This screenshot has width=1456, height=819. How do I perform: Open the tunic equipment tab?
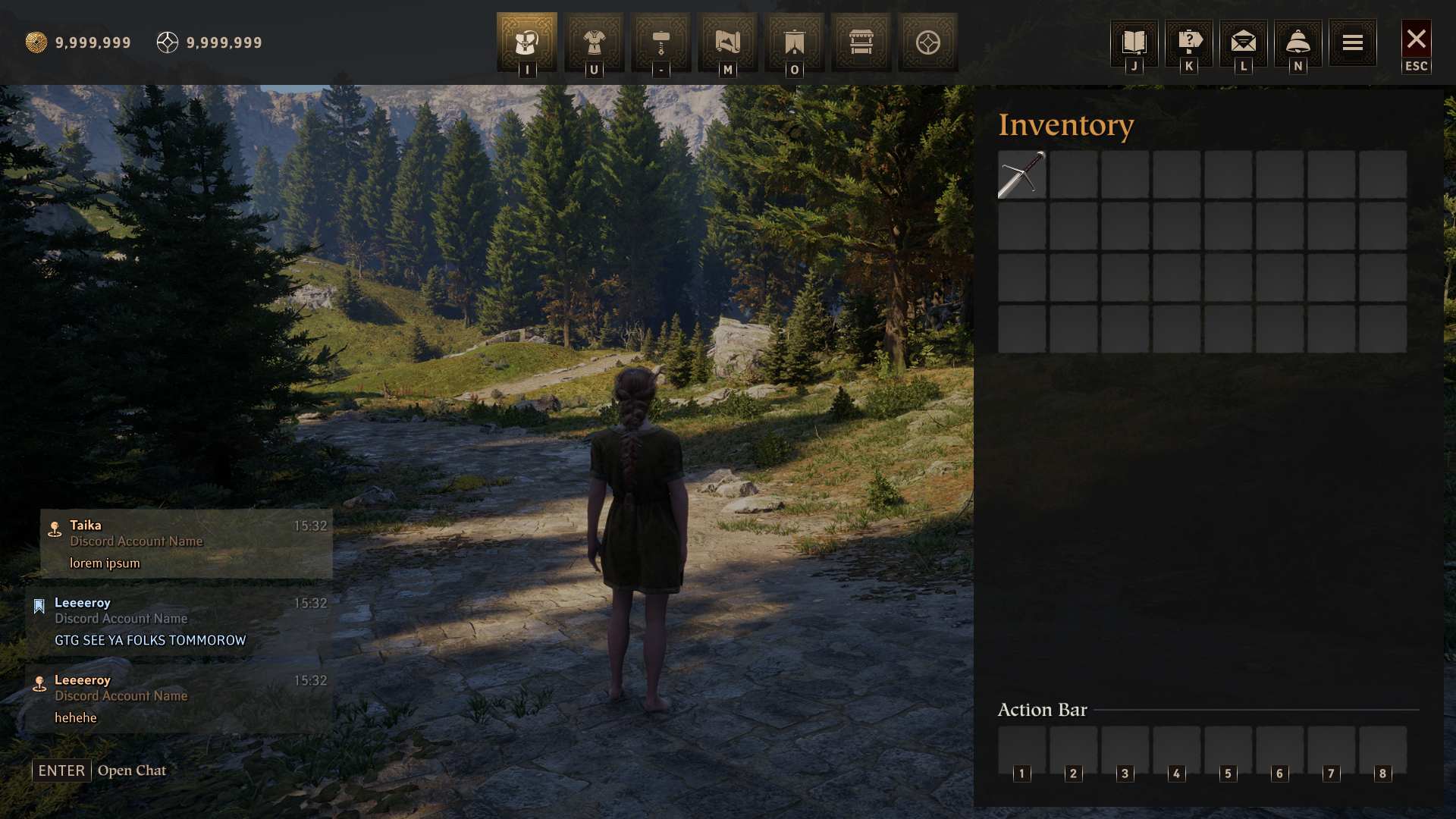pos(594,42)
